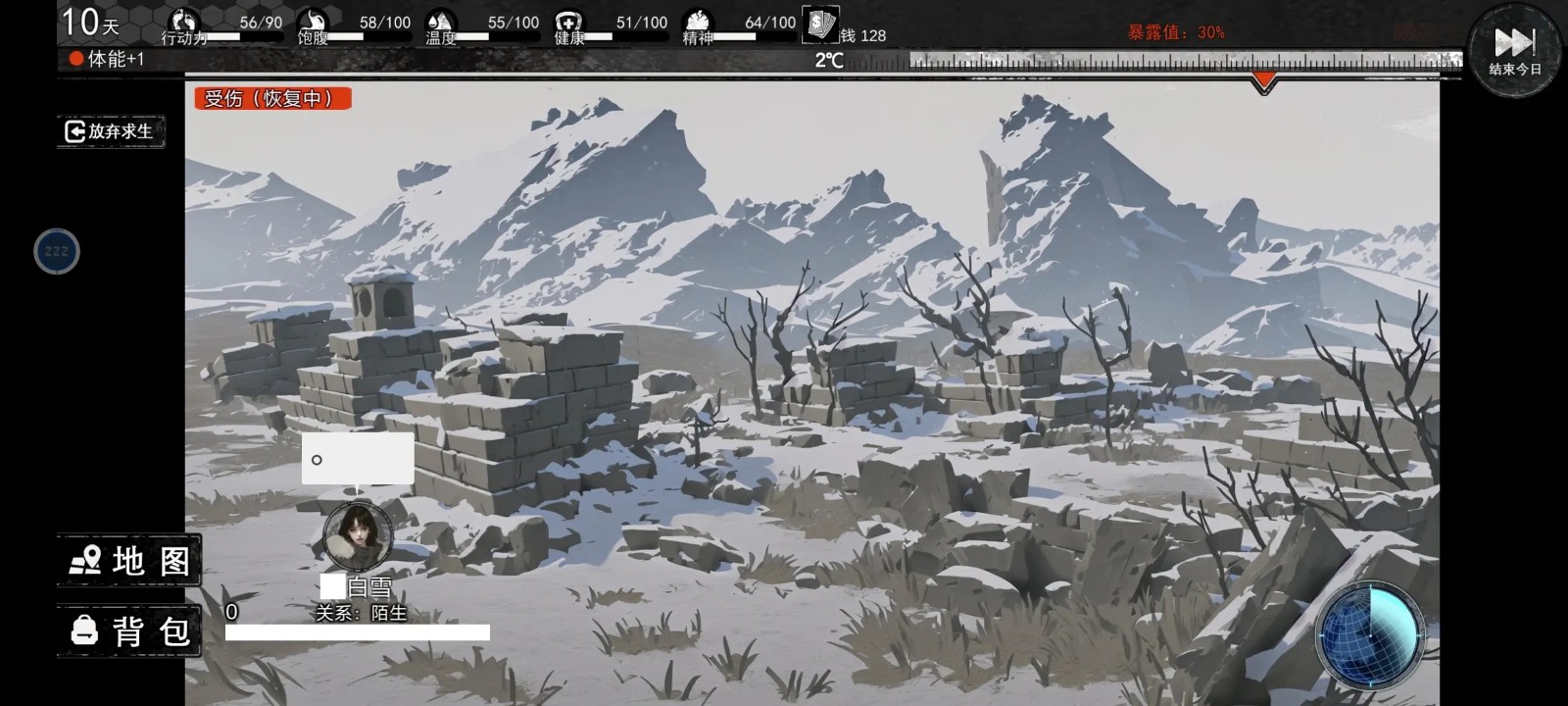
Task: Click the money card icon
Action: [x=819, y=24]
